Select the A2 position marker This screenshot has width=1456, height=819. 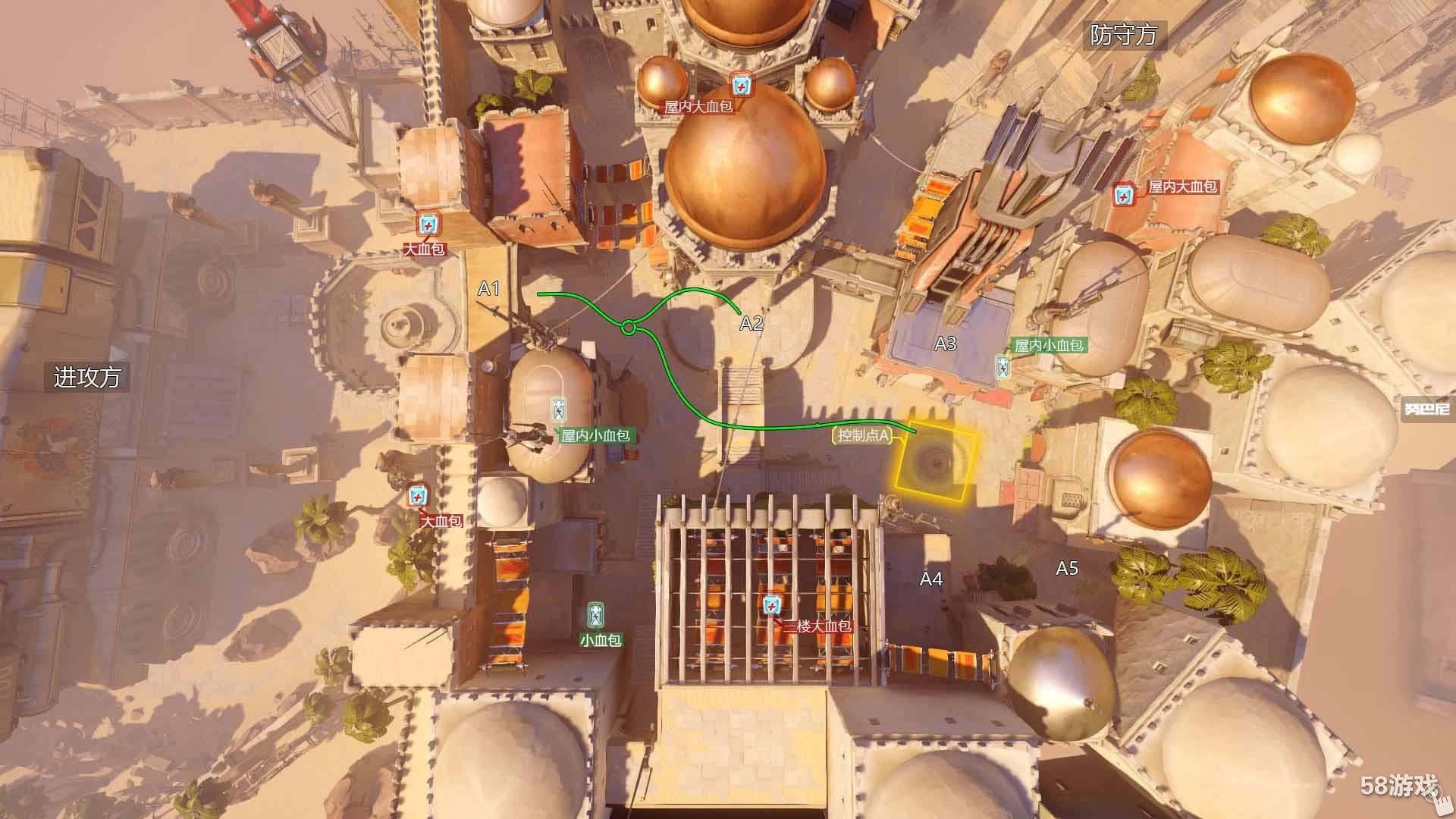(x=751, y=324)
